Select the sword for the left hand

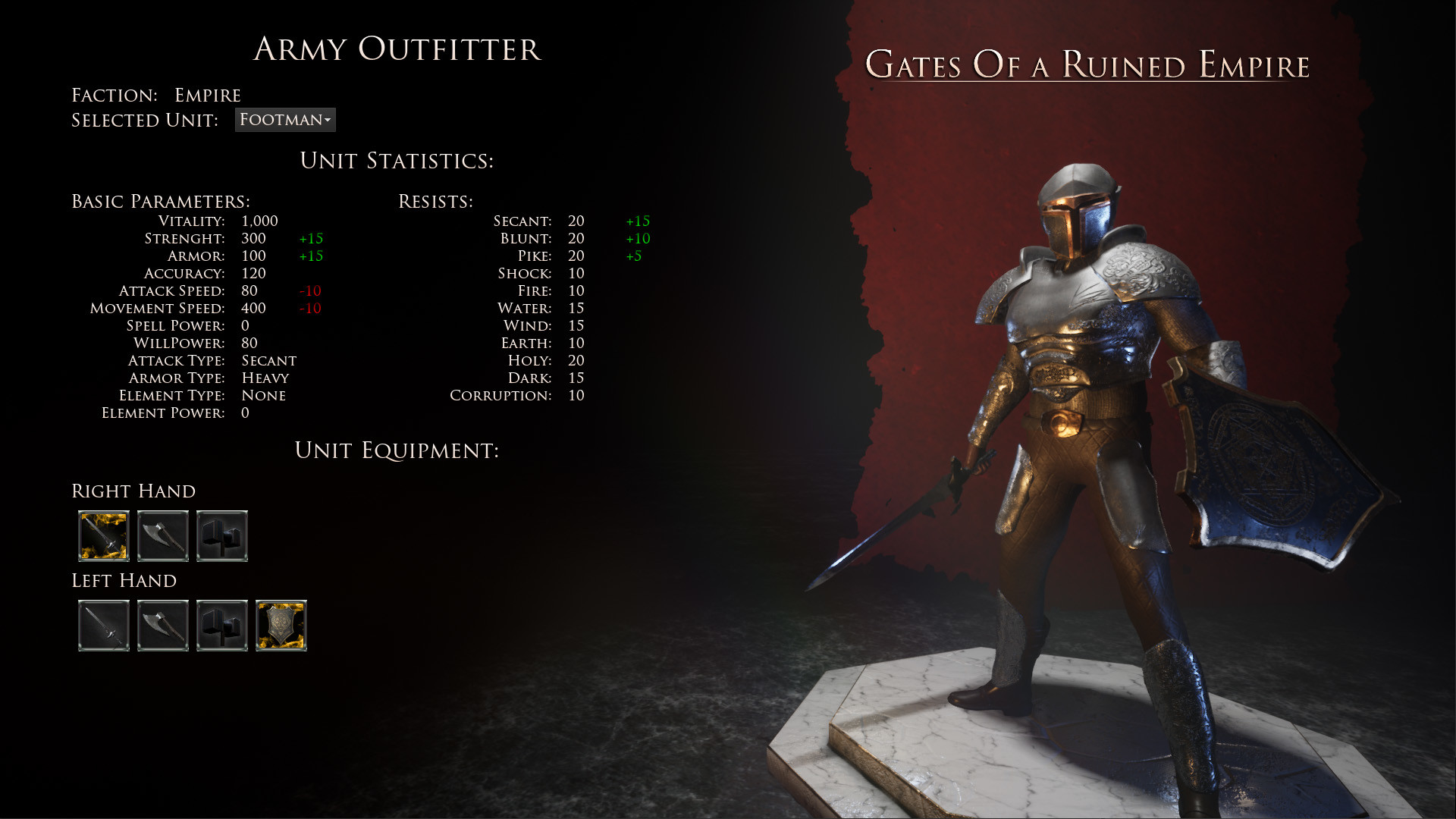point(104,626)
